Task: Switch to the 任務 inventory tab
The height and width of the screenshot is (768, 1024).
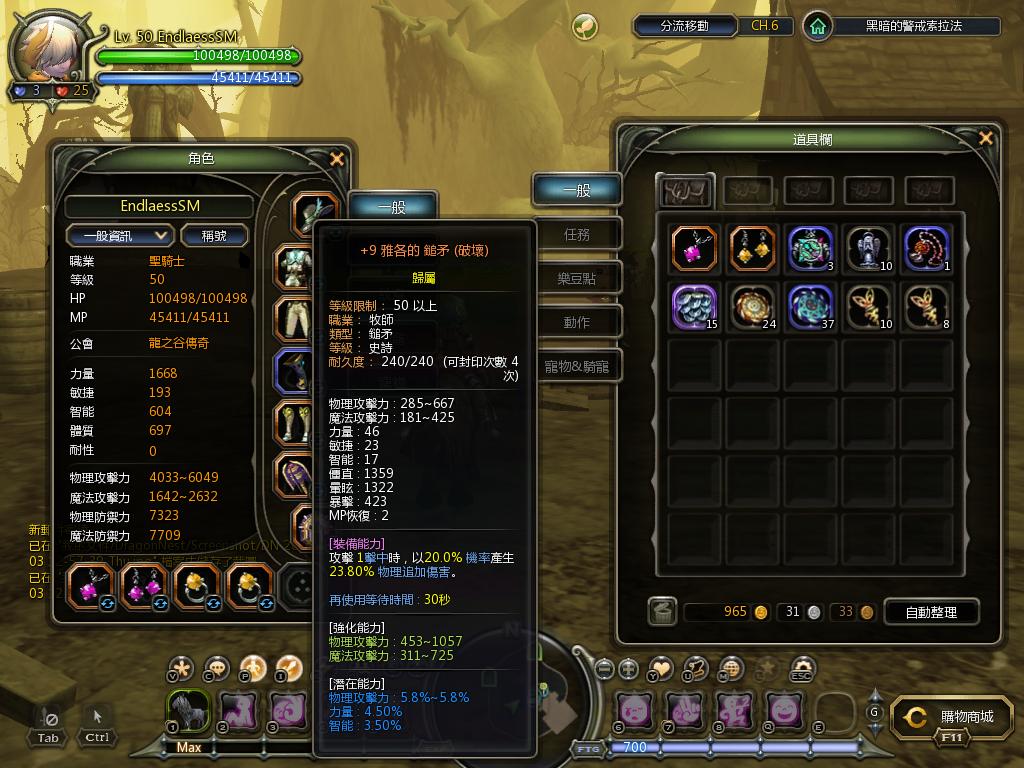Action: (x=577, y=235)
